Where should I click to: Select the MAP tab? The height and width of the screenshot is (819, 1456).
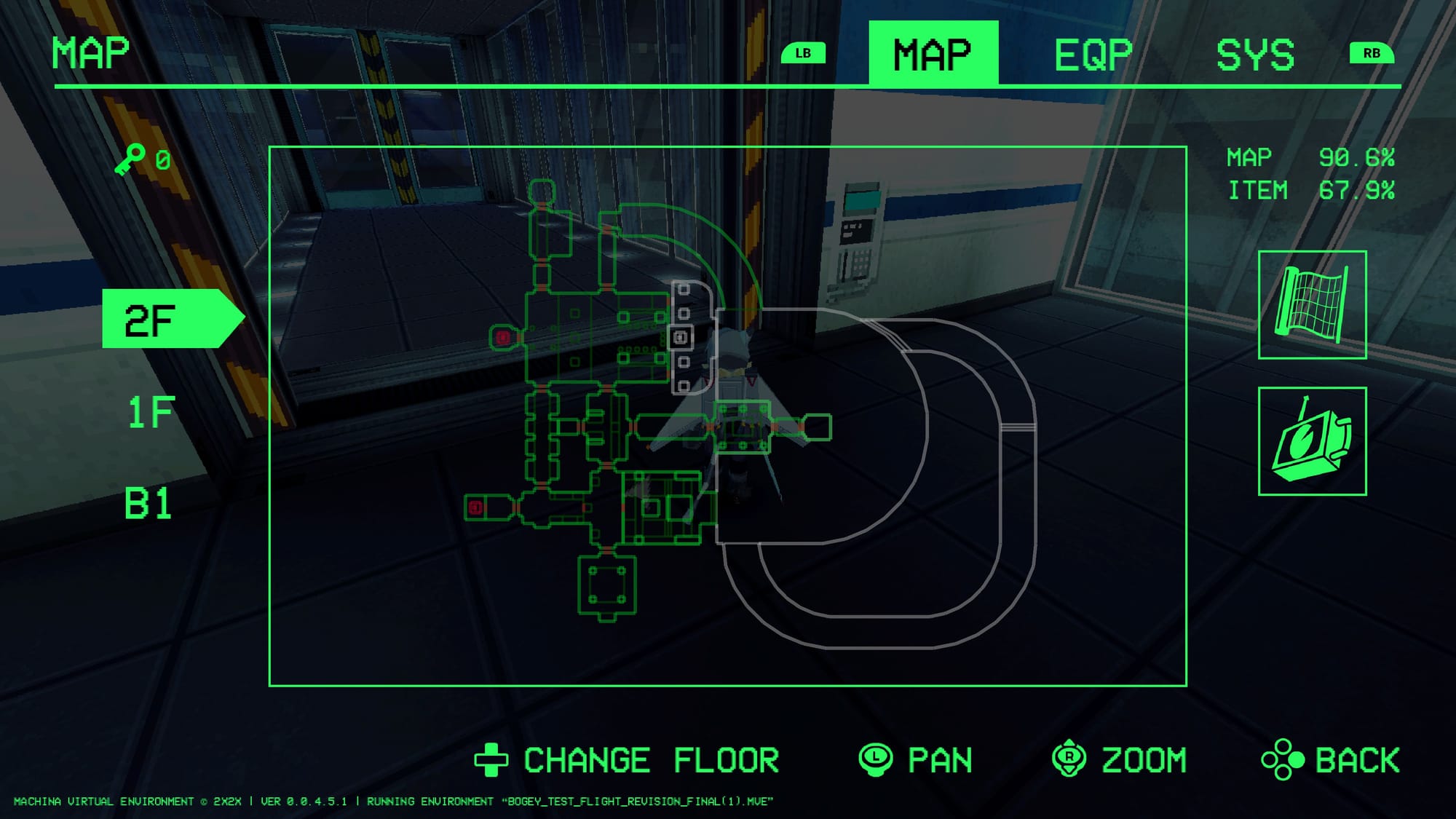[933, 55]
